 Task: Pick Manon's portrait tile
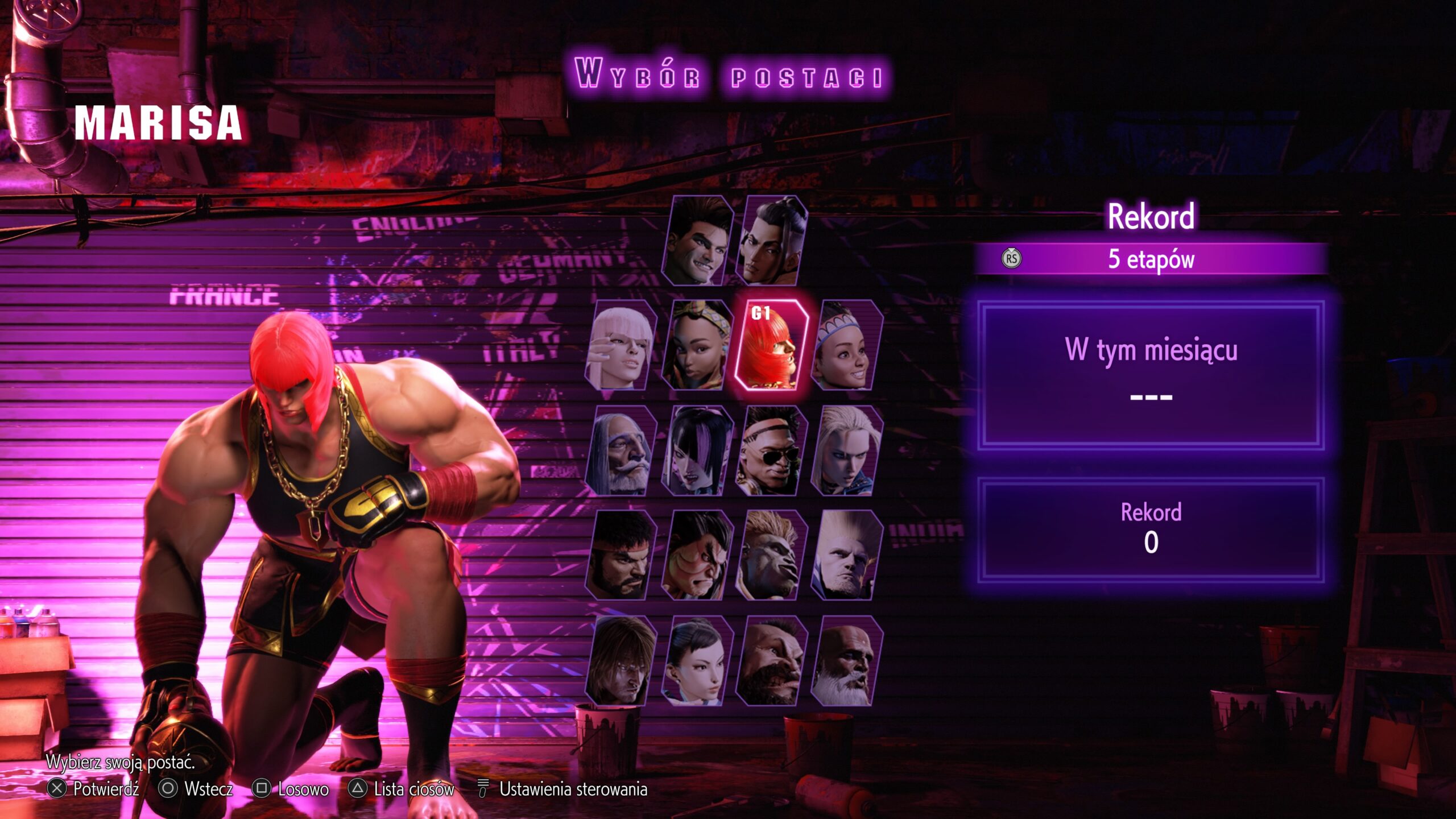(x=621, y=346)
